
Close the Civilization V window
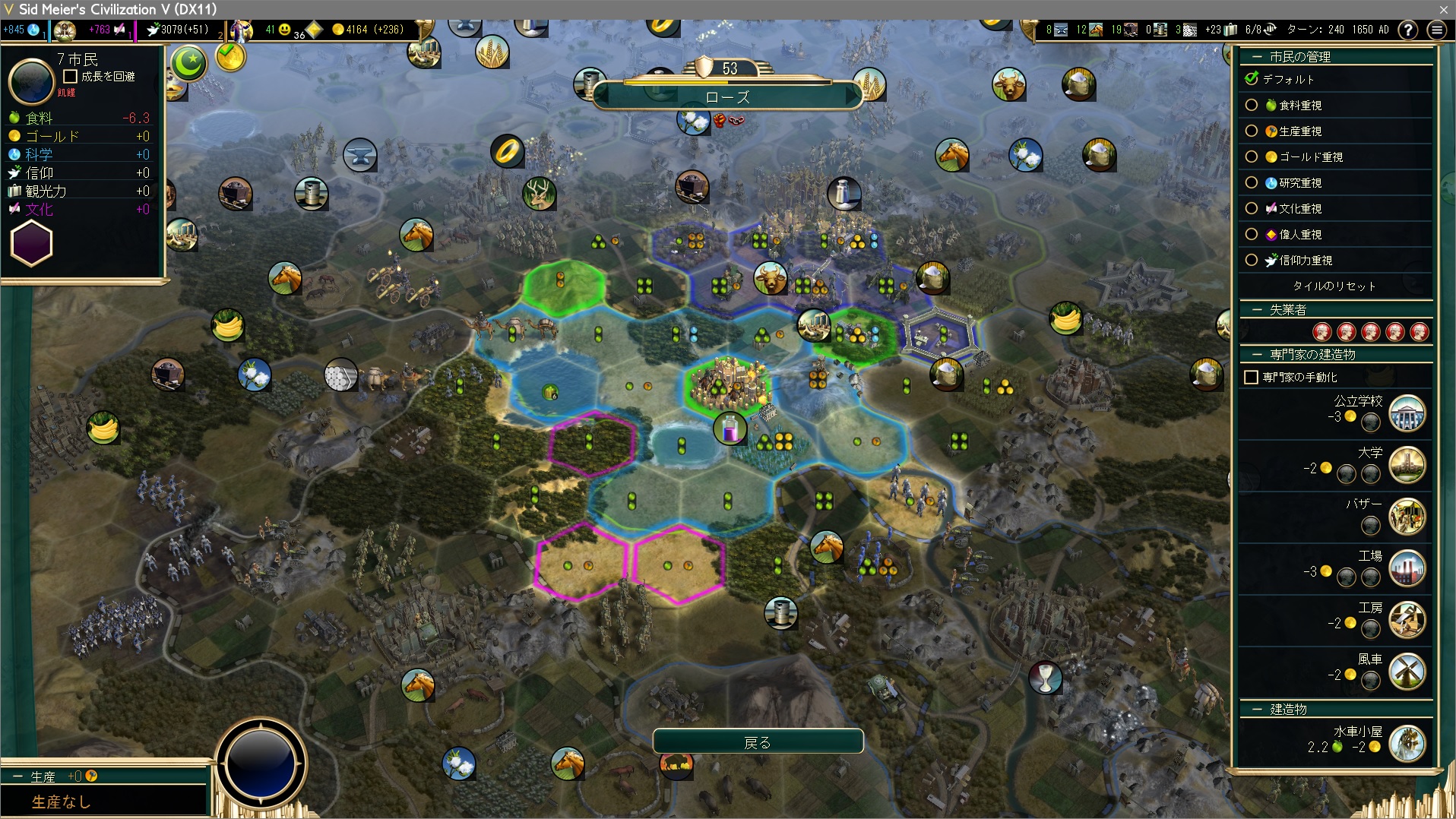[x=1443, y=9]
